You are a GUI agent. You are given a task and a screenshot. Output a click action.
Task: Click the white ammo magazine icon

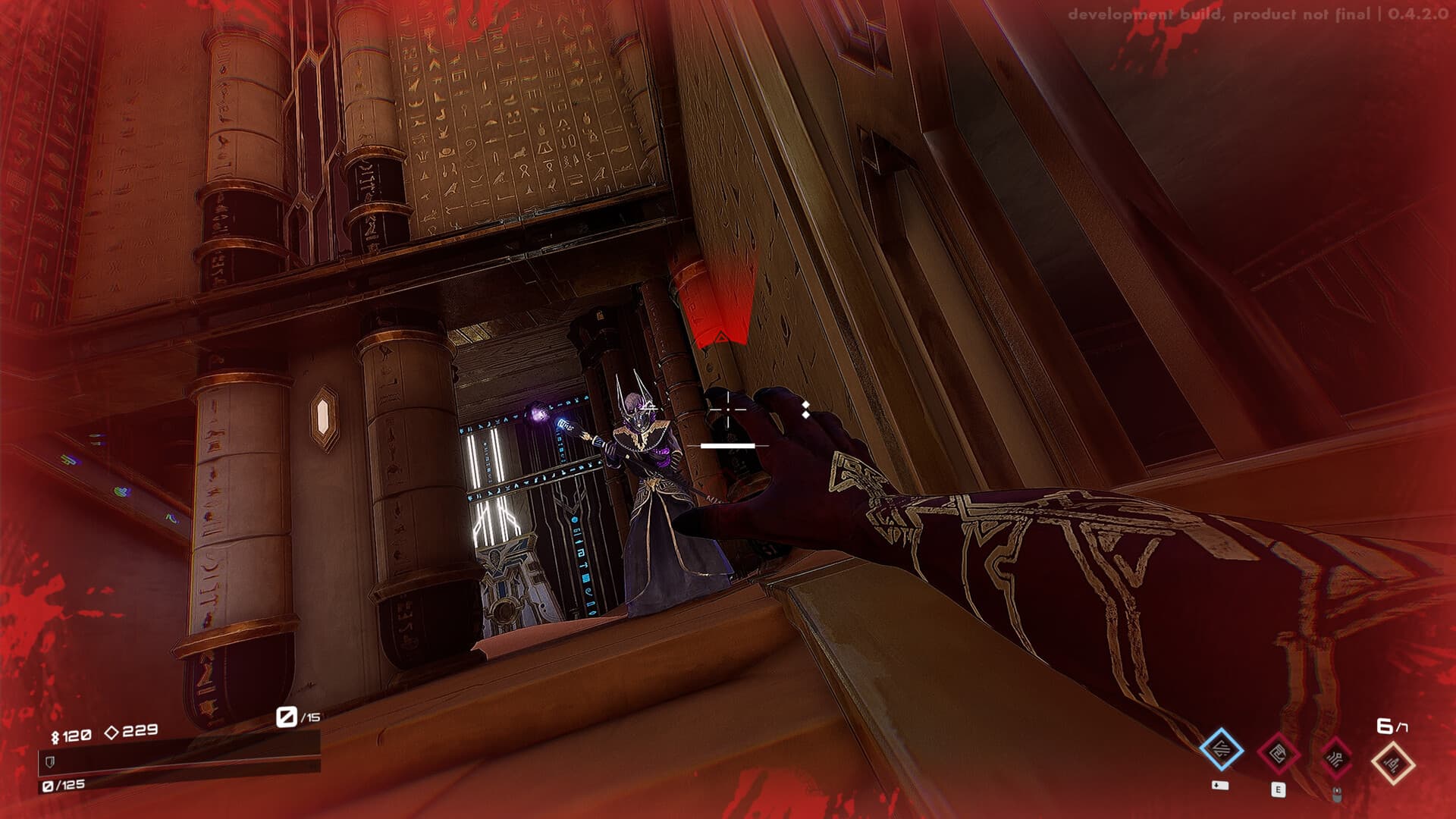[286, 716]
